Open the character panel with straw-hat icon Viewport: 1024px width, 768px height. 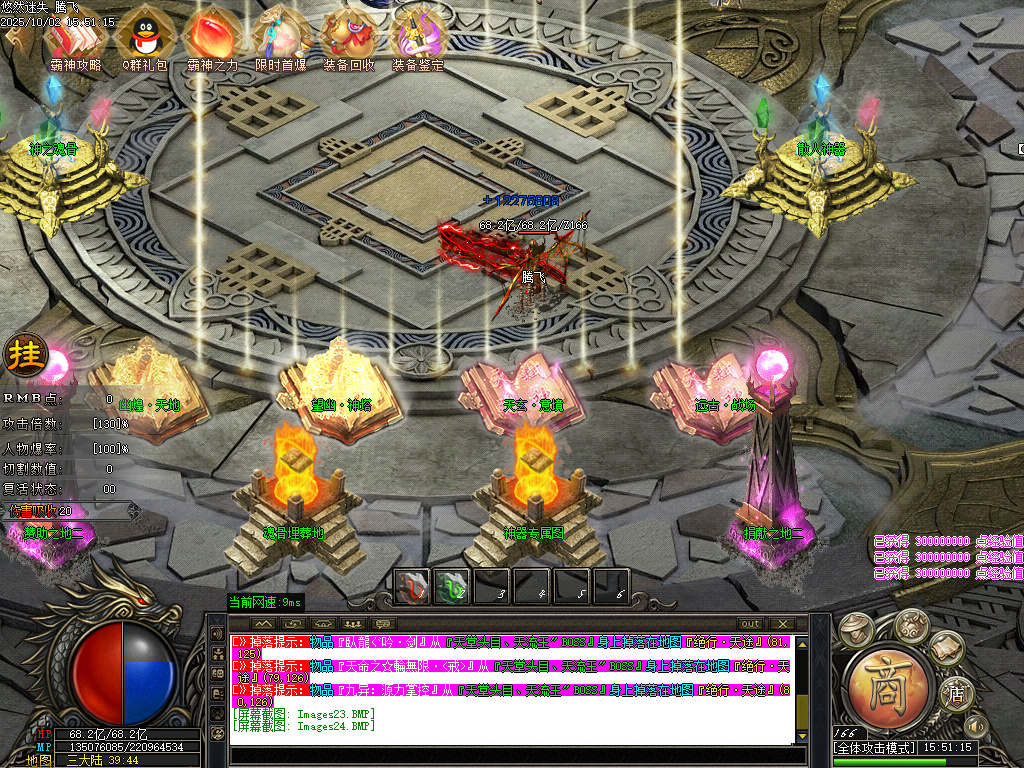(855, 627)
